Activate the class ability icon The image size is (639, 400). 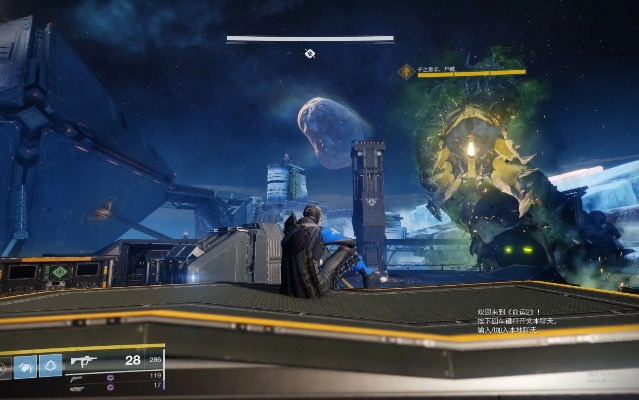click(x=50, y=367)
